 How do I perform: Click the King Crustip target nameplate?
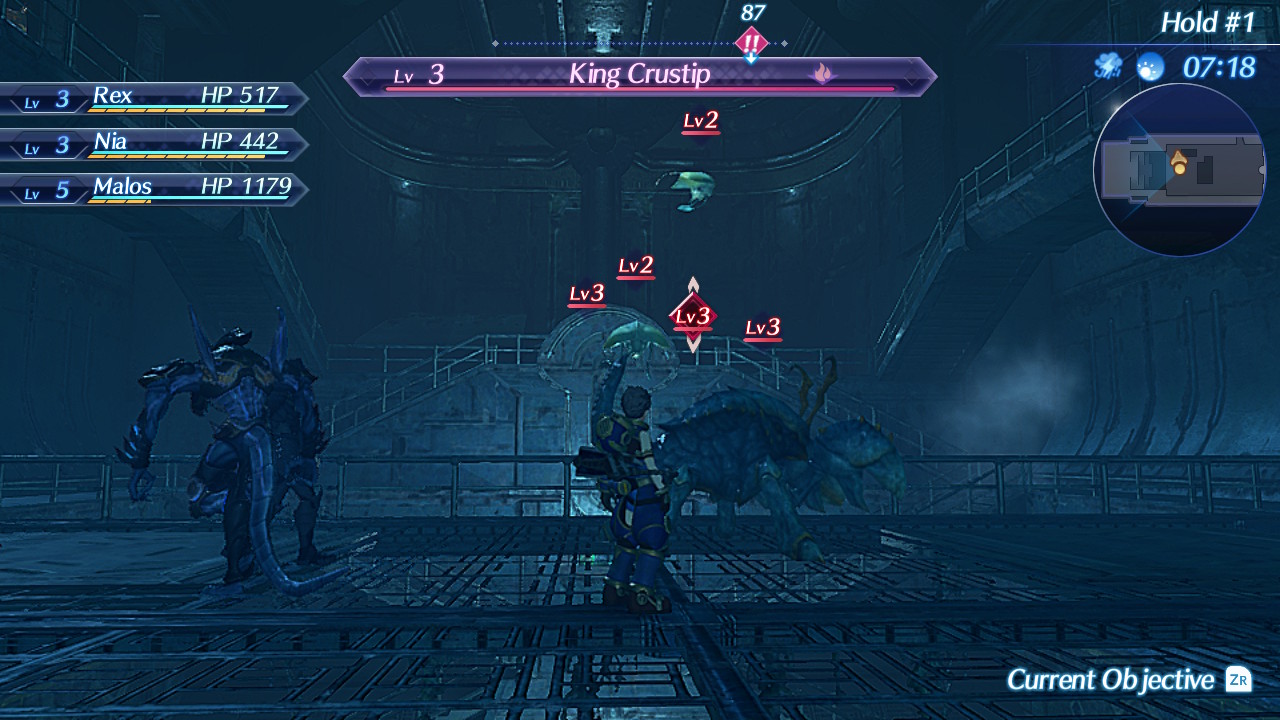click(640, 75)
